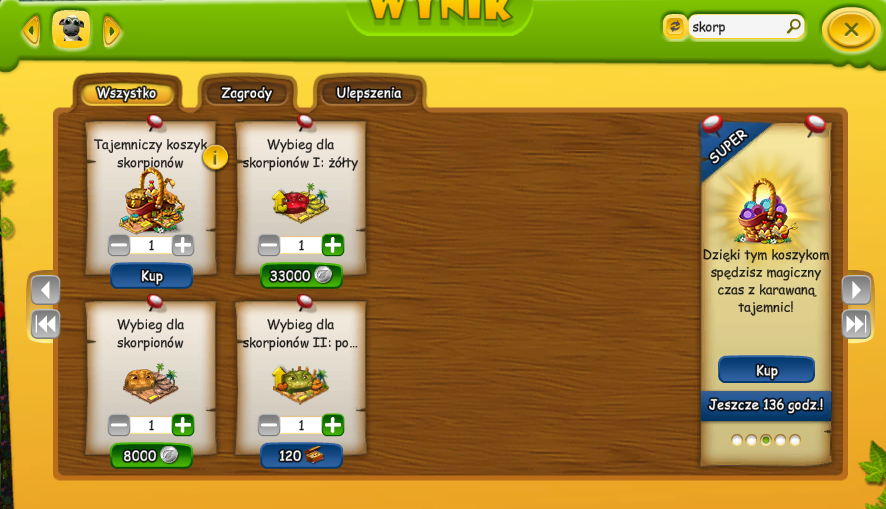Click Kup on the SUPER basket offer

click(766, 370)
